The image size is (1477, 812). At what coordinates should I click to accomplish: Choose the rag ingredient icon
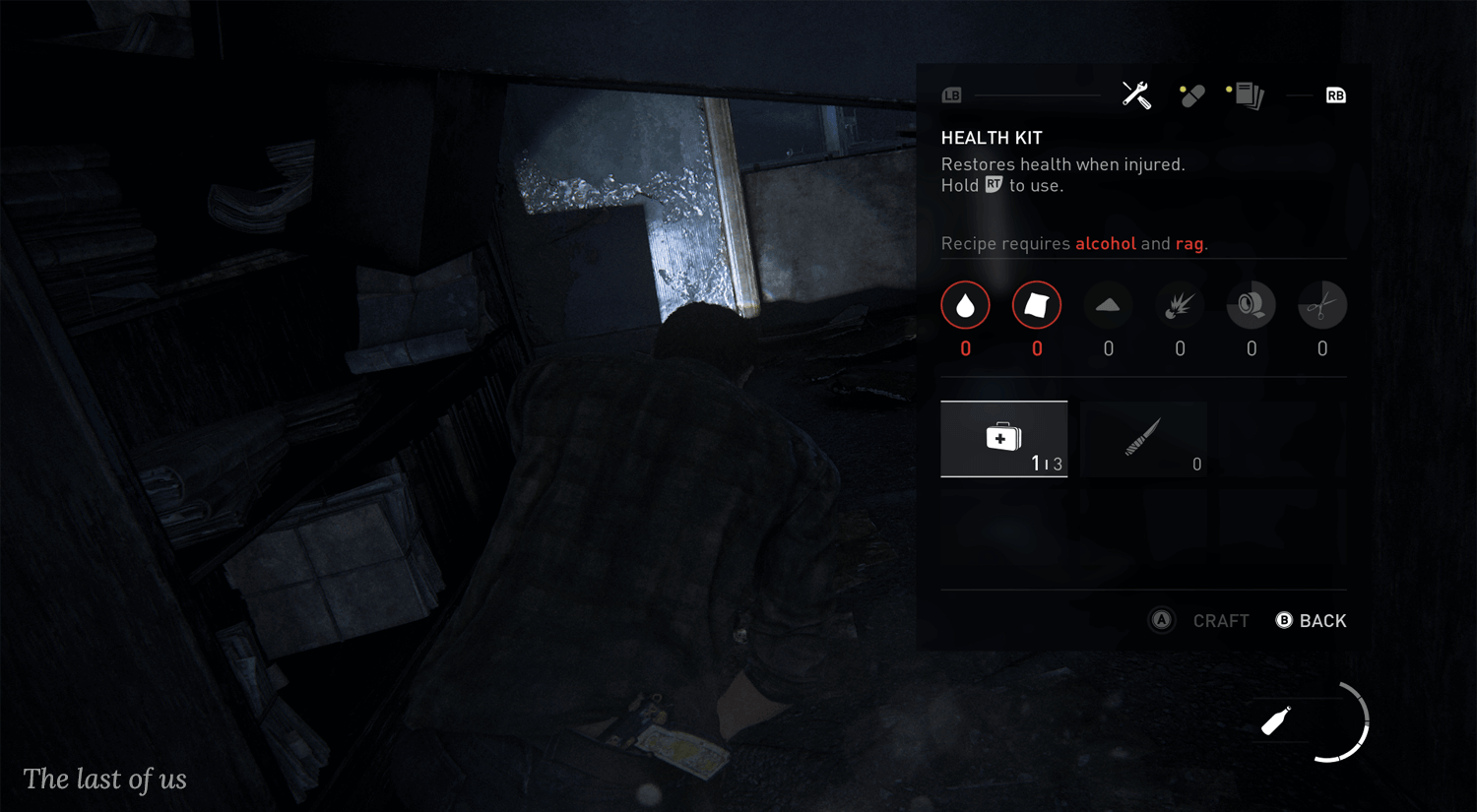pyautogui.click(x=1037, y=306)
